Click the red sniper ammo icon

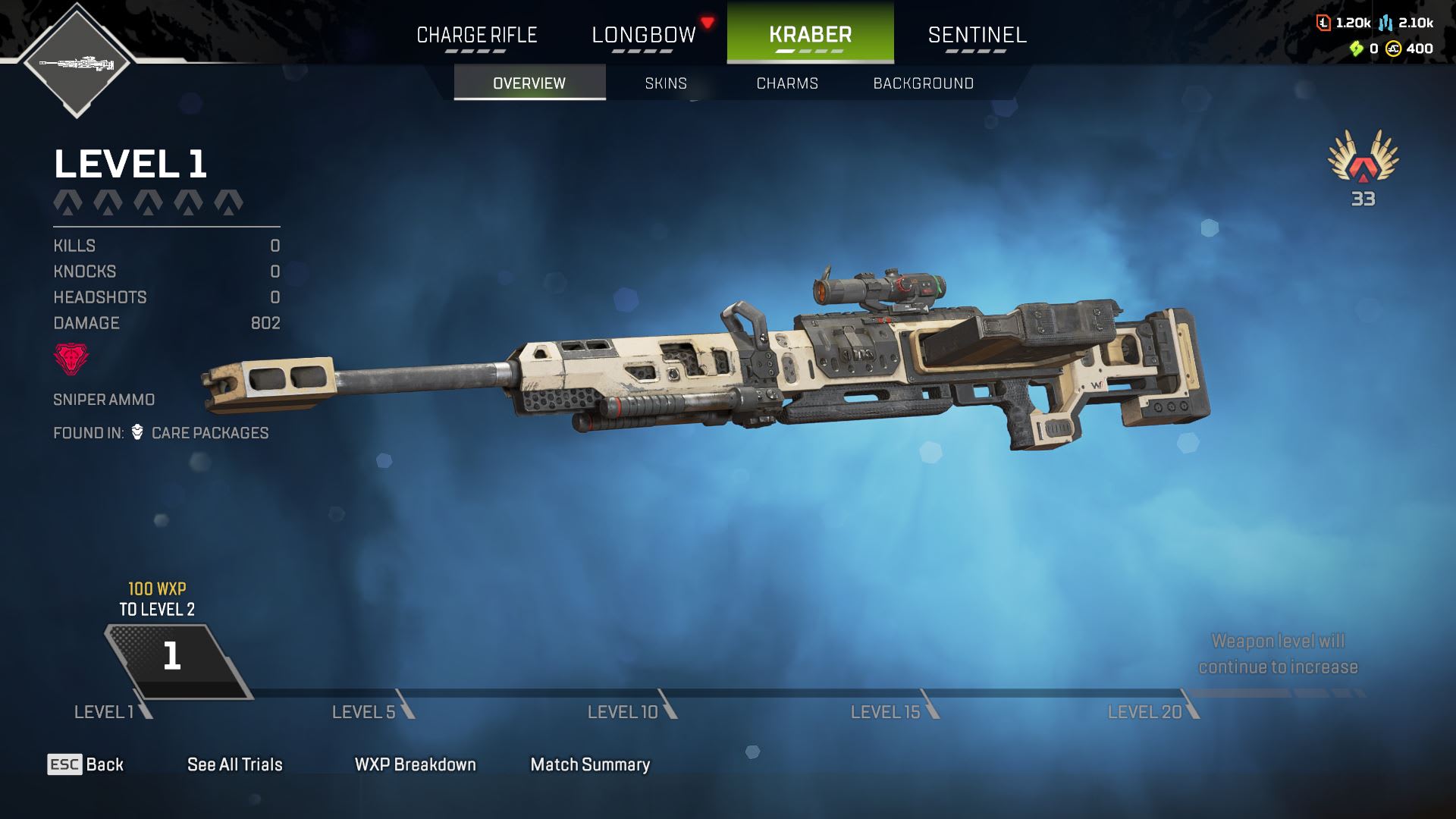coord(71,359)
